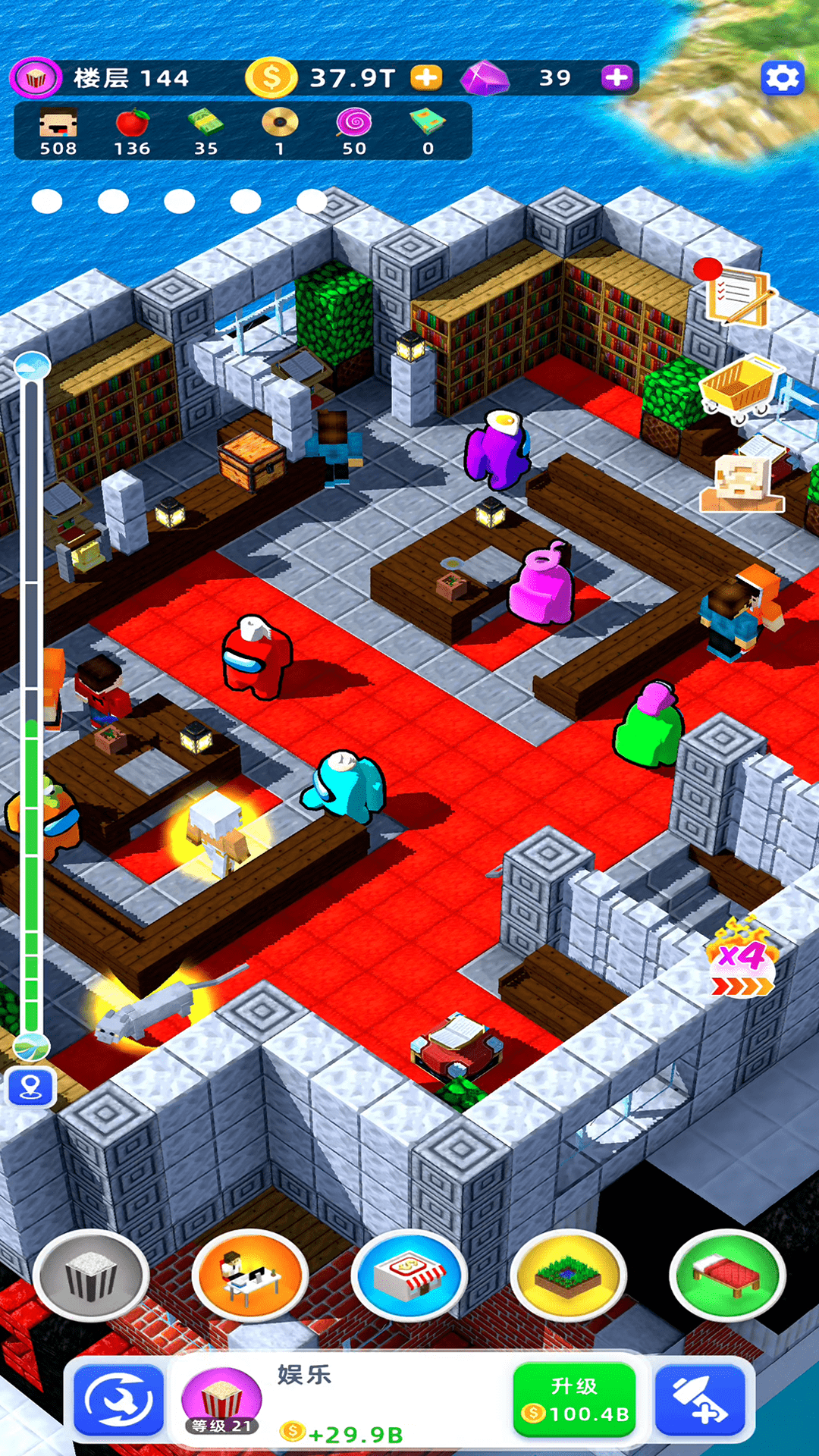Image resolution: width=819 pixels, height=1456 pixels.
Task: Jump to the cloud top of elevator bar
Action: [x=32, y=367]
